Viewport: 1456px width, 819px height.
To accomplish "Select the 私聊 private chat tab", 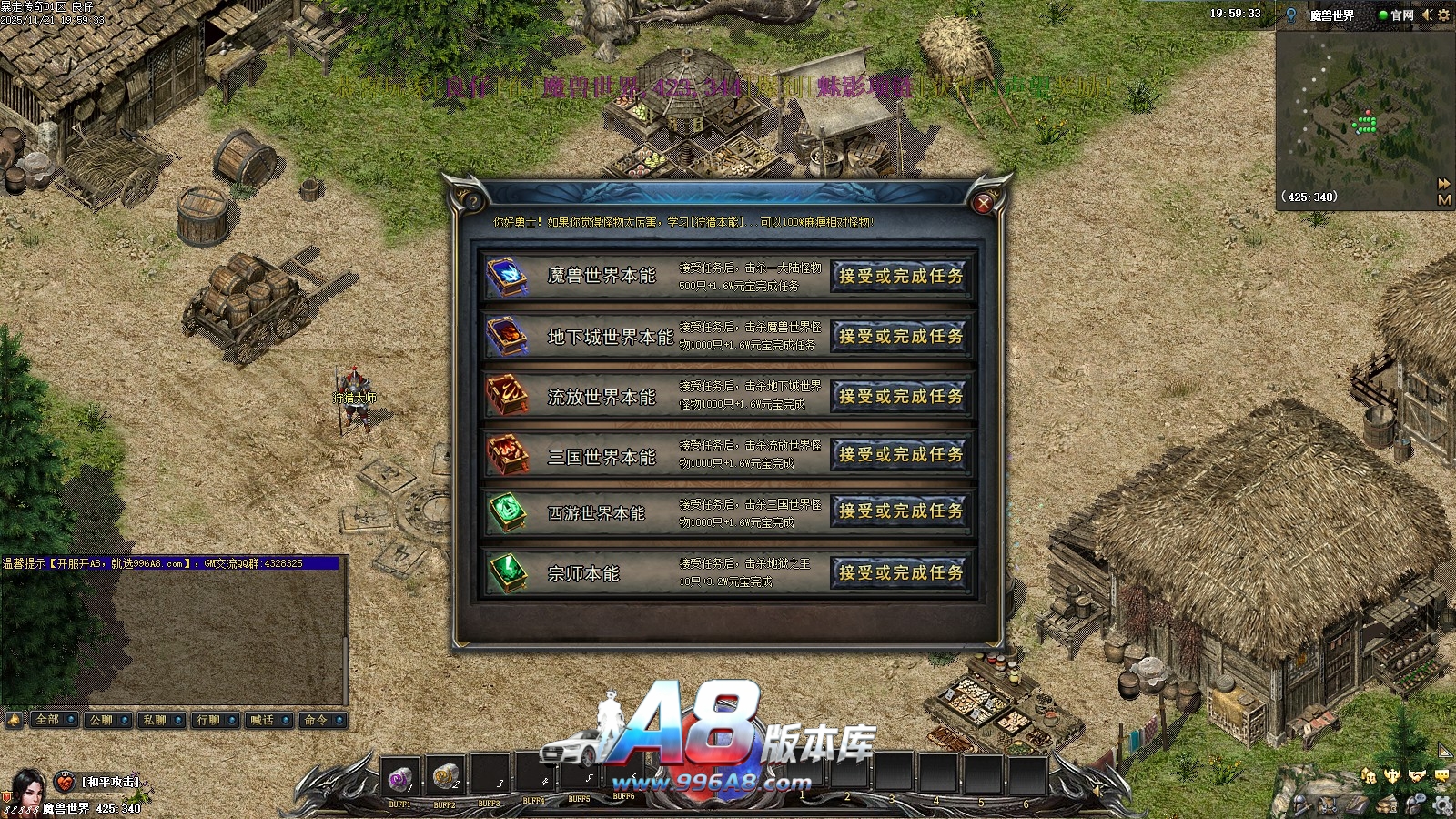I will (160, 720).
